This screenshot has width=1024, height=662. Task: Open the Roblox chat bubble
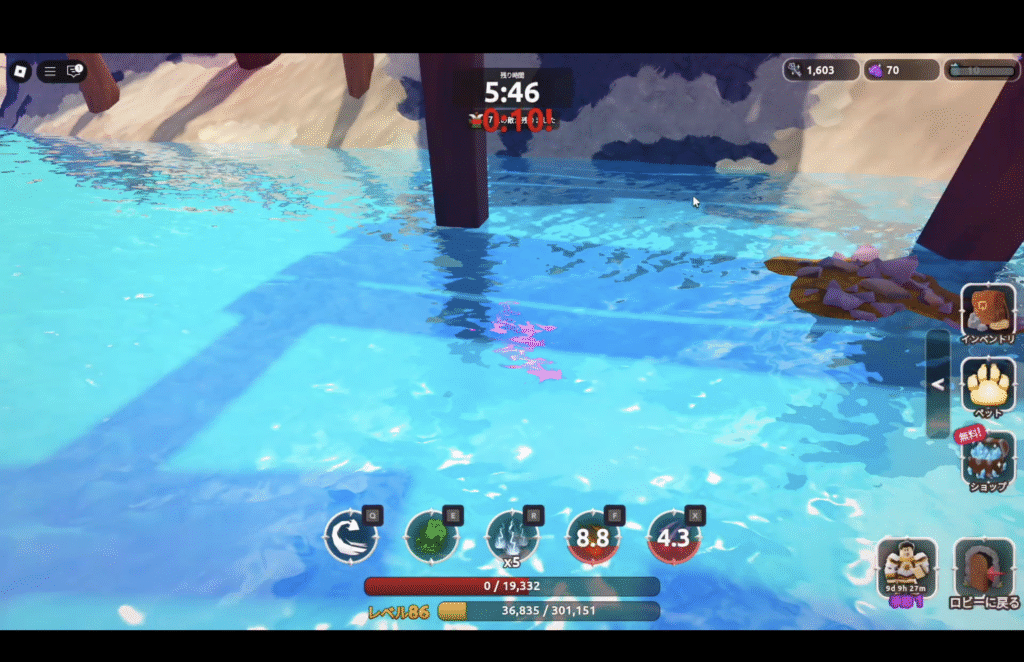[74, 71]
